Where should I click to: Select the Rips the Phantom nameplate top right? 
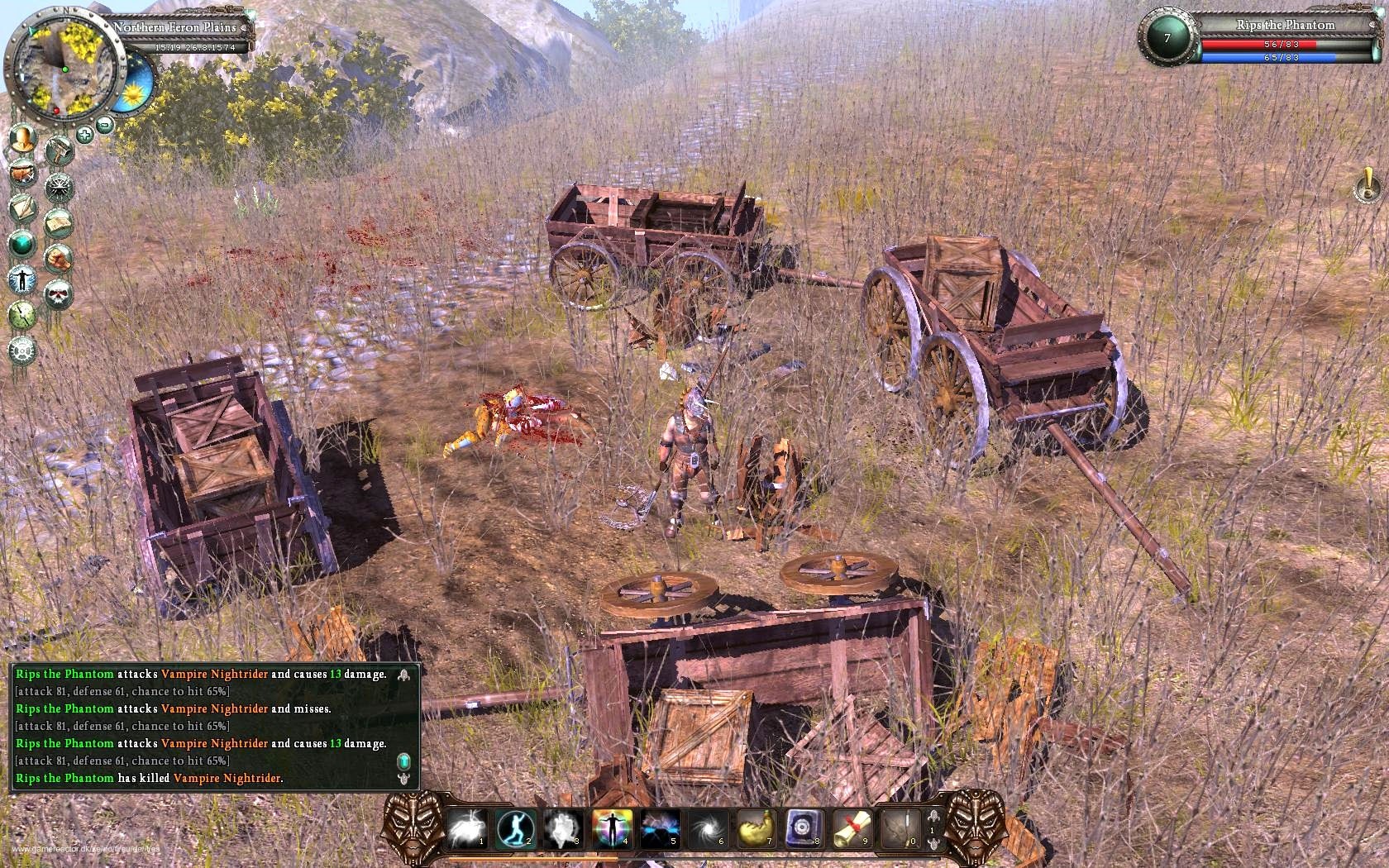click(x=1286, y=25)
